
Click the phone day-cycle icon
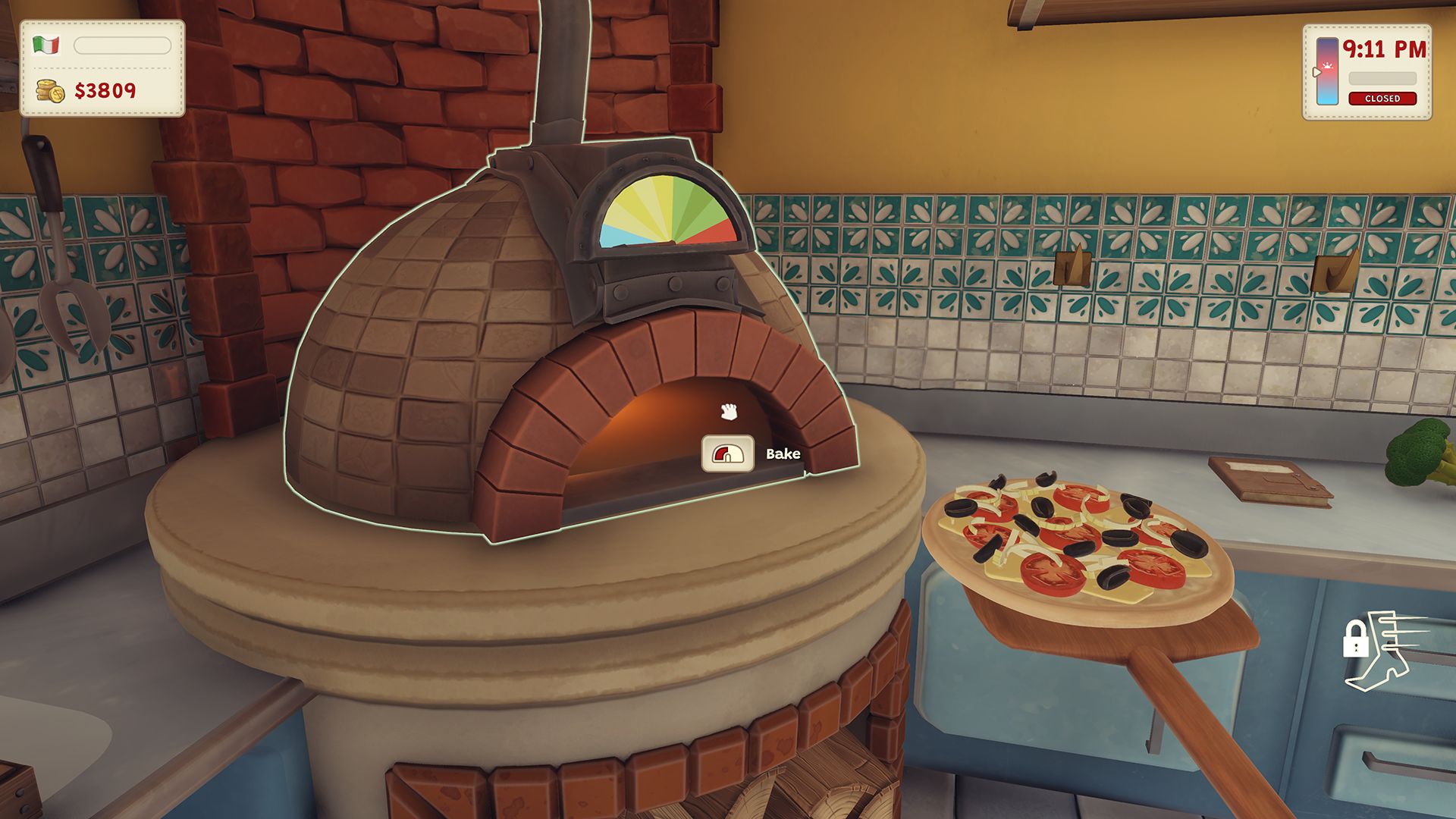pyautogui.click(x=1326, y=71)
